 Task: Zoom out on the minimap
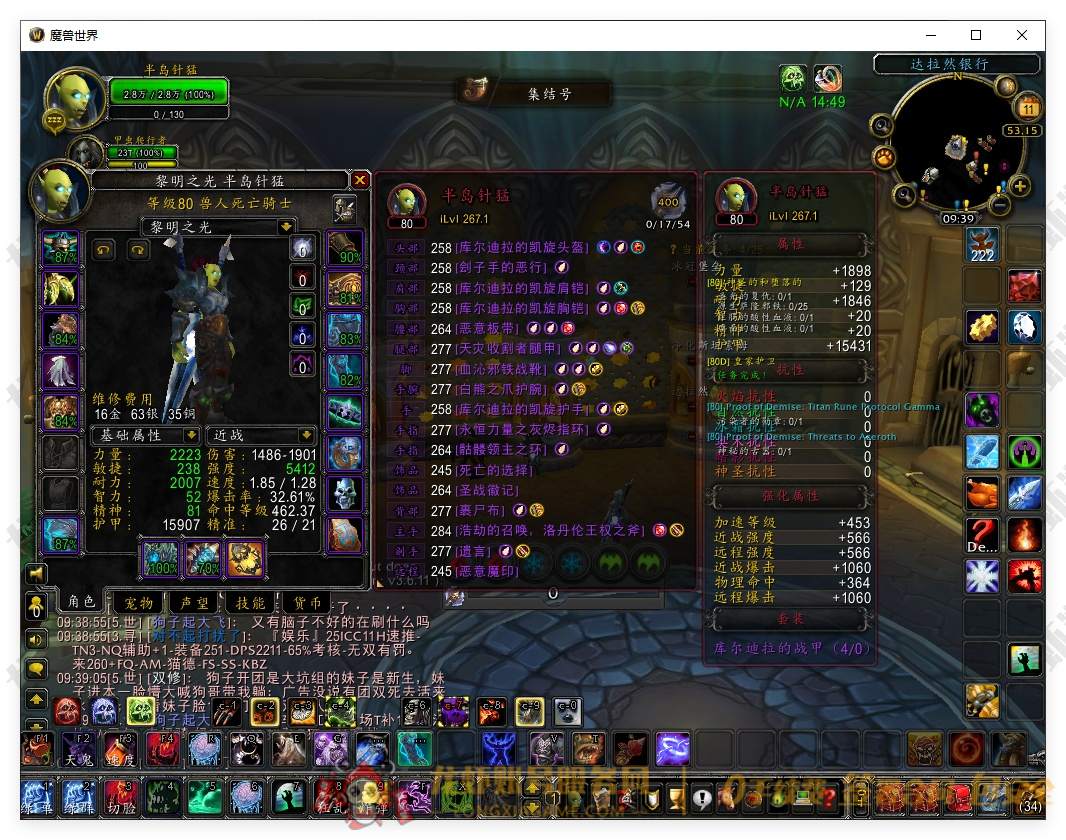[x=999, y=205]
